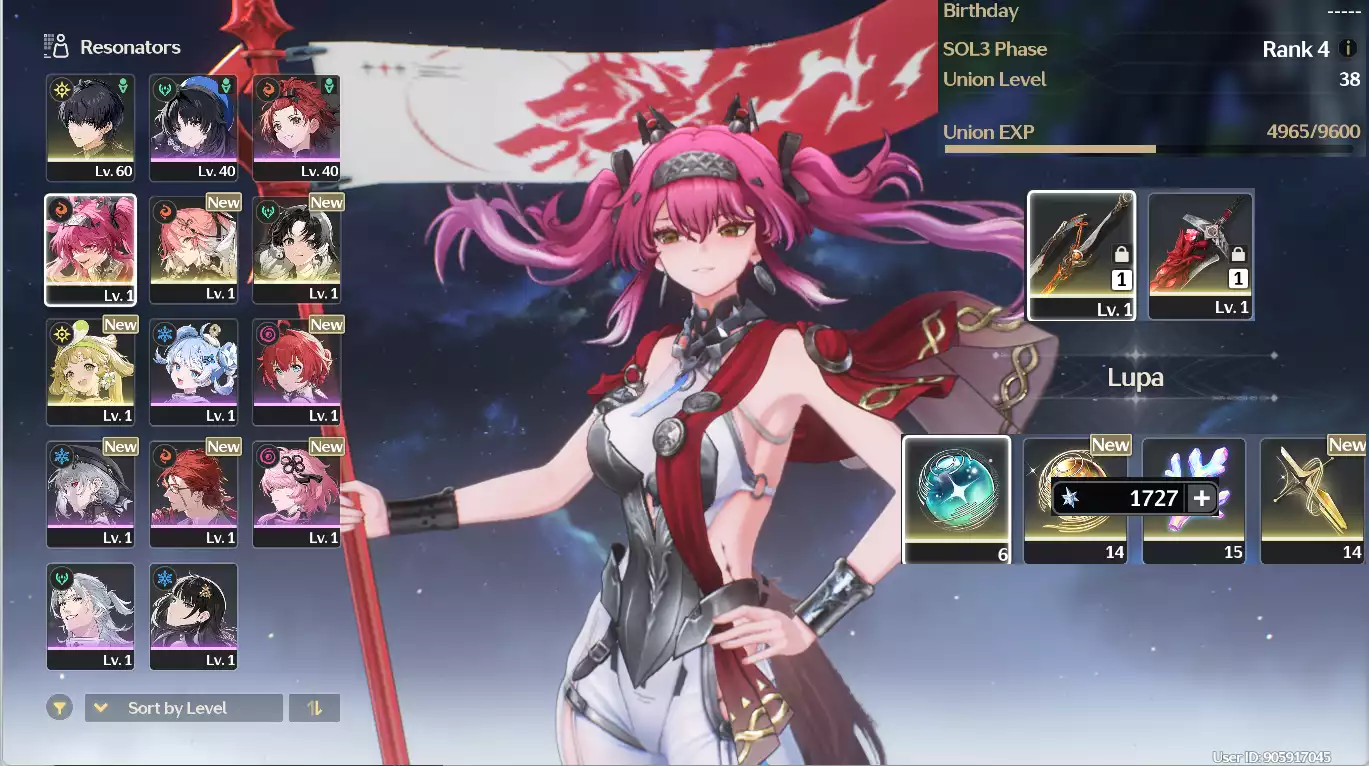Choose the long black-haired Resonator with gold hairpin

193,615
